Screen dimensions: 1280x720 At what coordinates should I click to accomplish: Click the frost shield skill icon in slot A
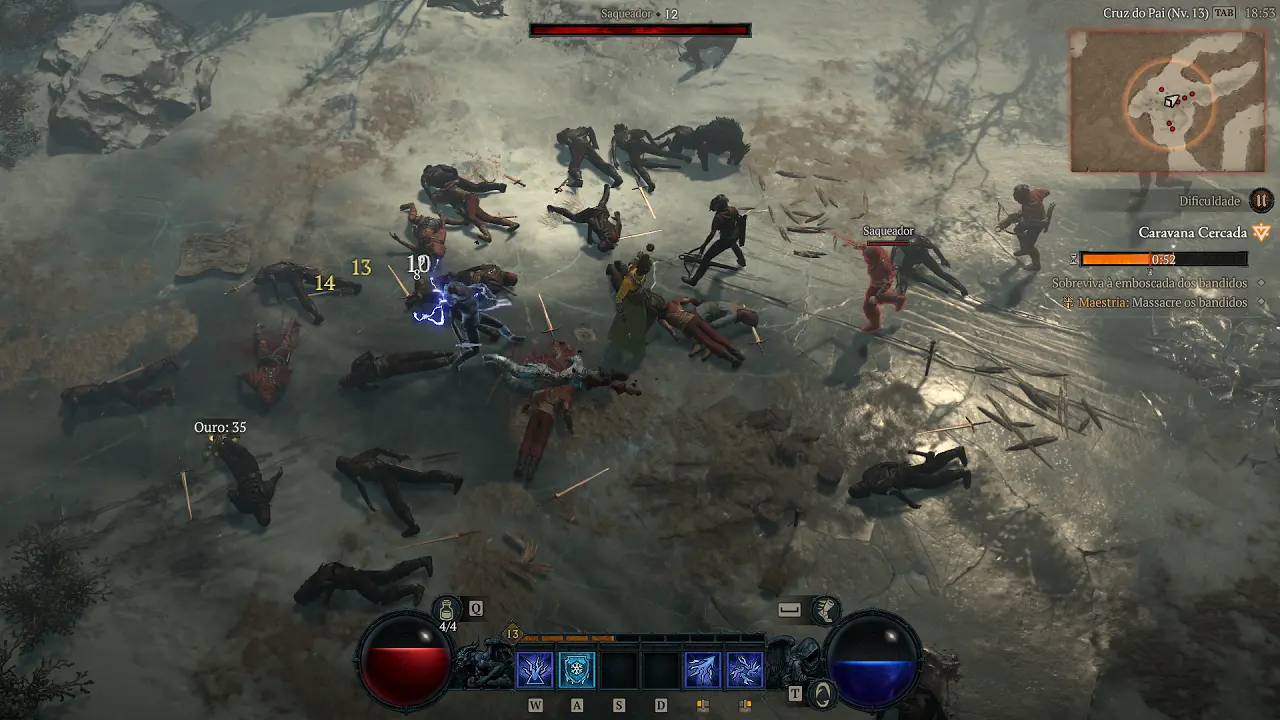click(x=577, y=669)
